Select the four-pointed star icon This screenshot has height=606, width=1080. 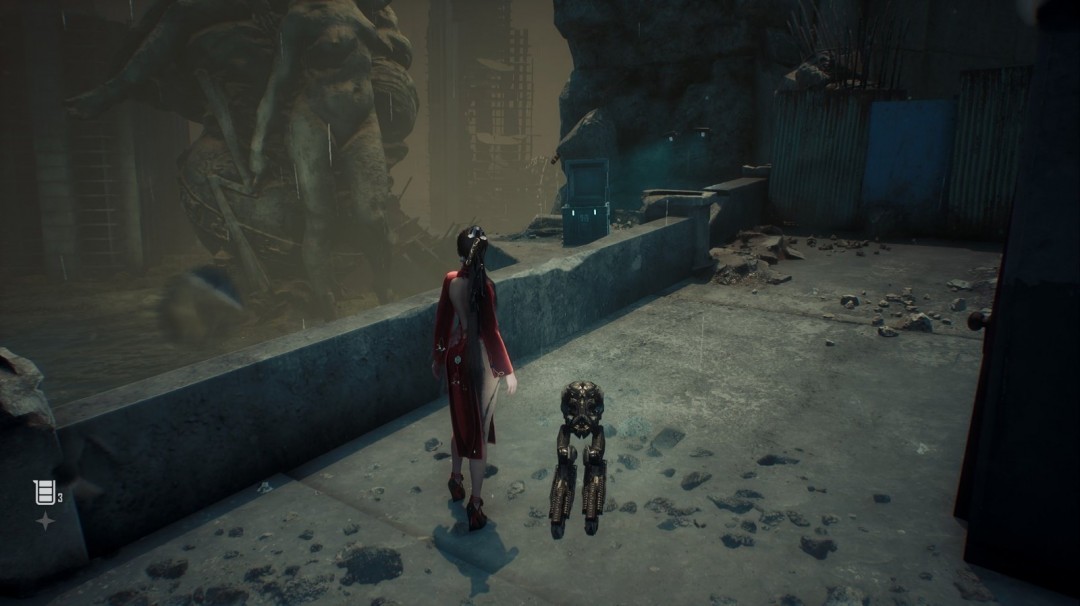click(45, 521)
